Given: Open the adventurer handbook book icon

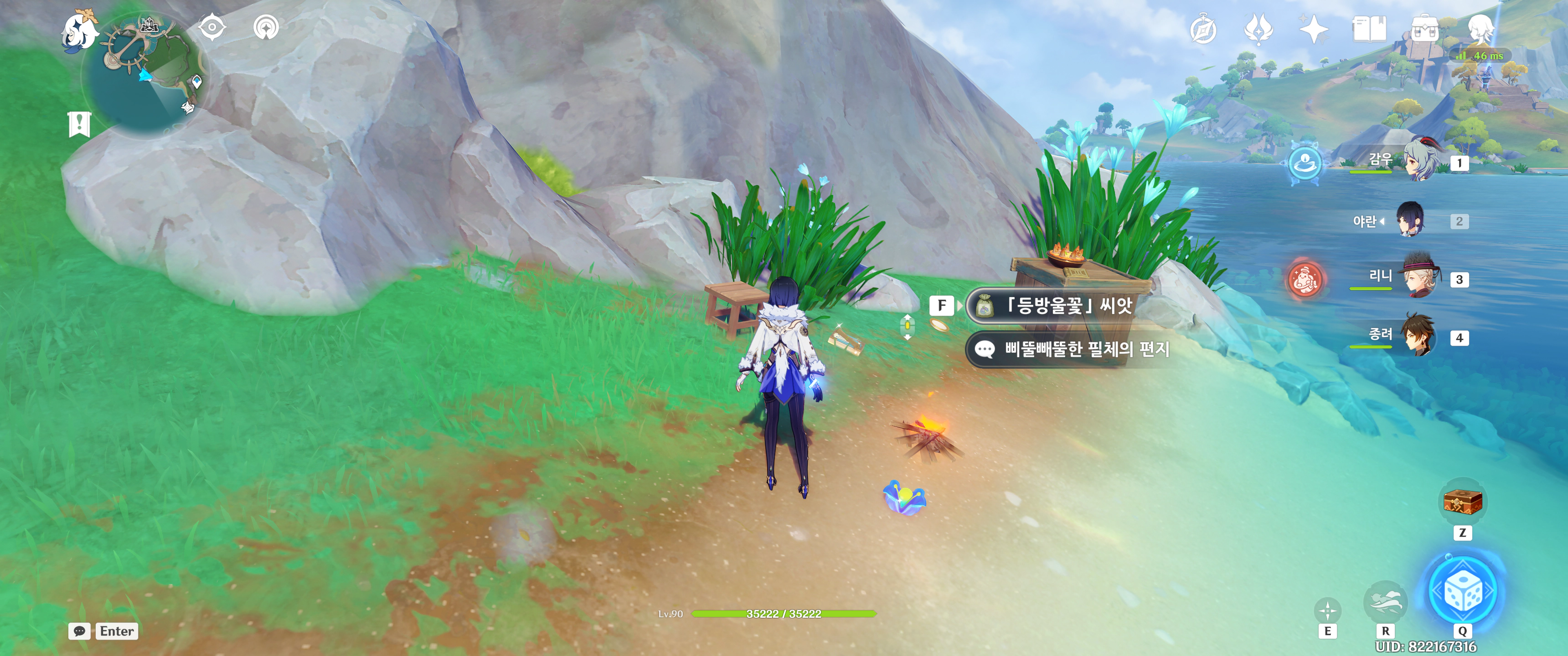Looking at the screenshot, I should pos(1369,29).
